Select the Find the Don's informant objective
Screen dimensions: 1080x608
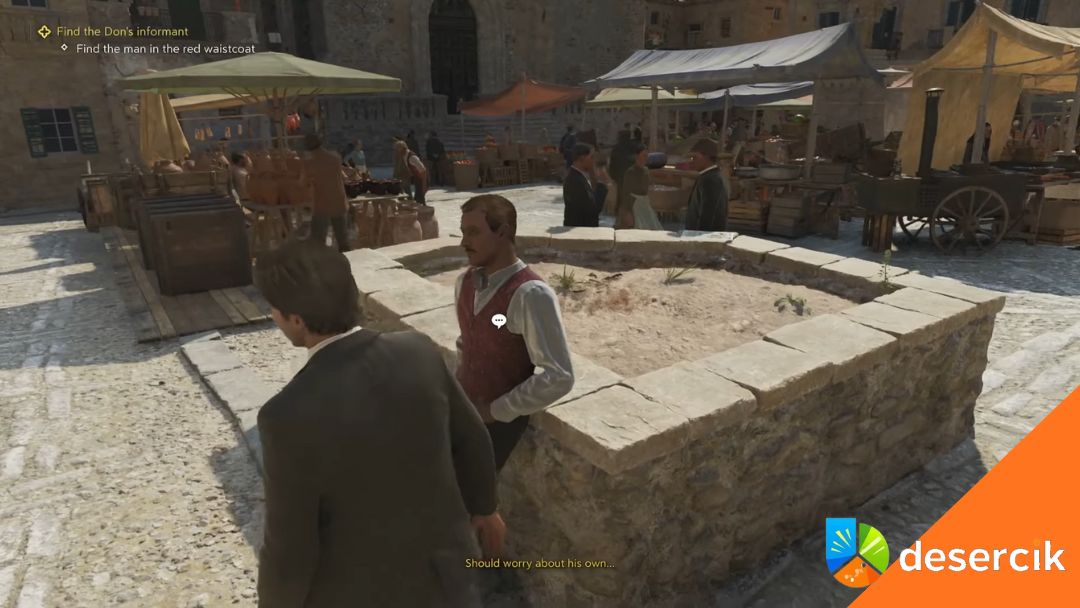coord(122,32)
